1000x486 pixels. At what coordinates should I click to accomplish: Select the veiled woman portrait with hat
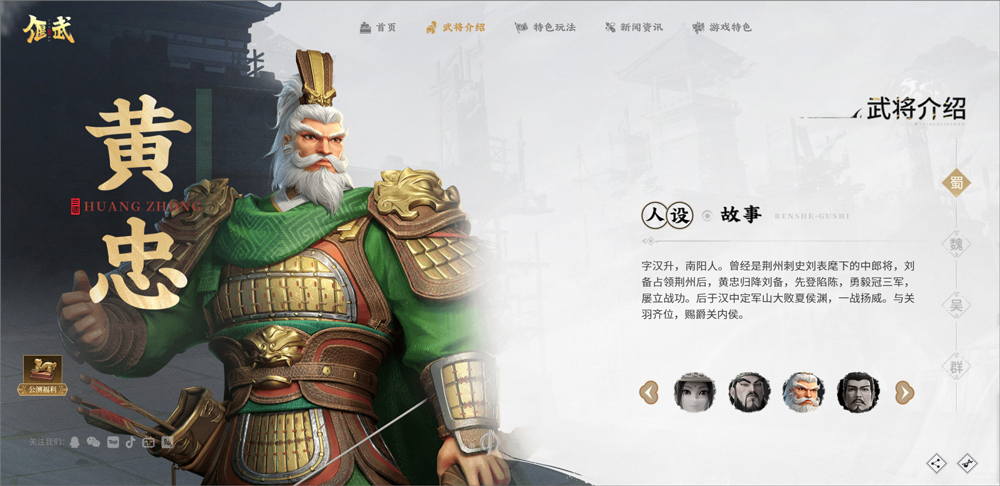click(694, 392)
